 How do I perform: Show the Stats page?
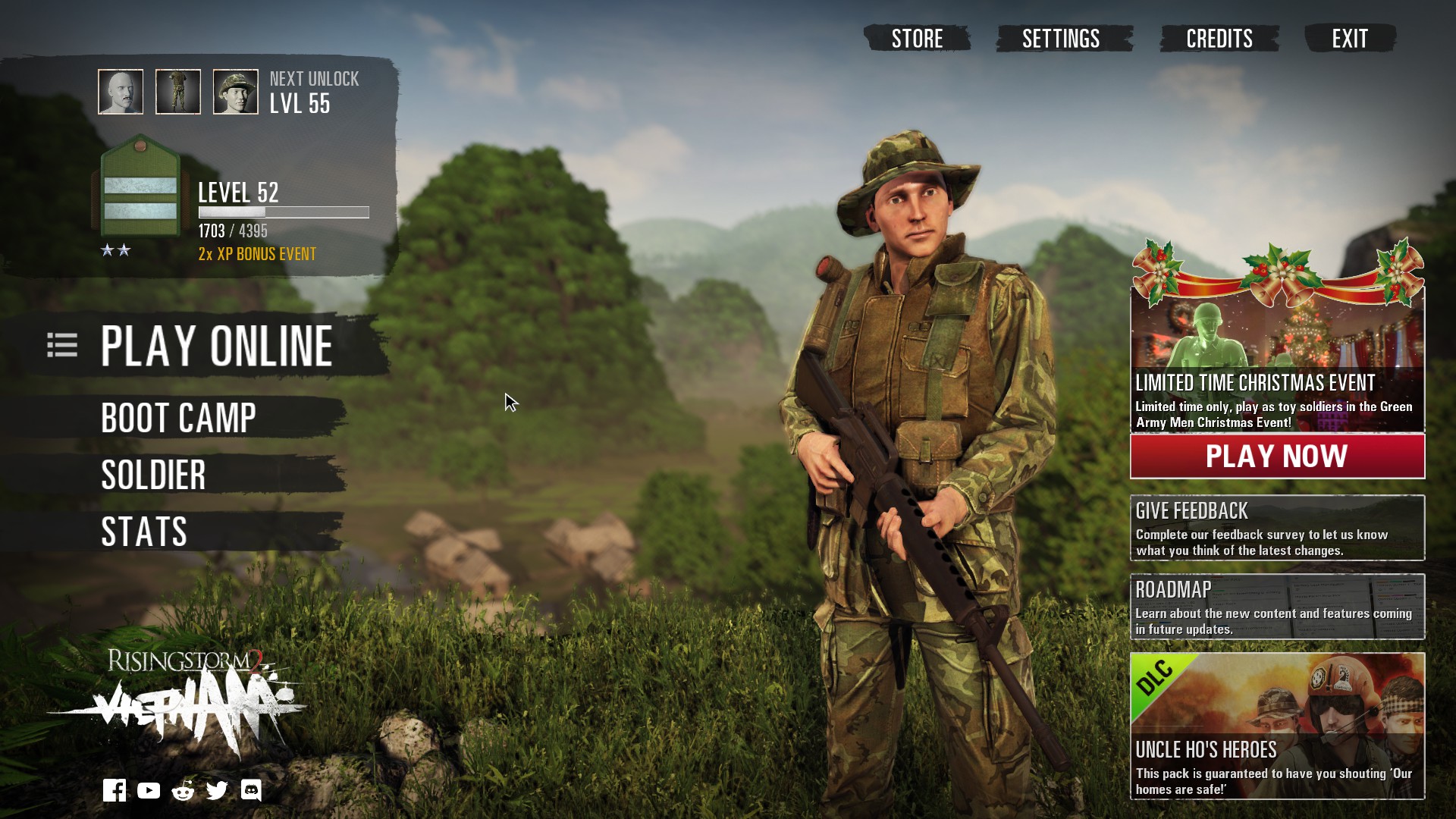(144, 532)
